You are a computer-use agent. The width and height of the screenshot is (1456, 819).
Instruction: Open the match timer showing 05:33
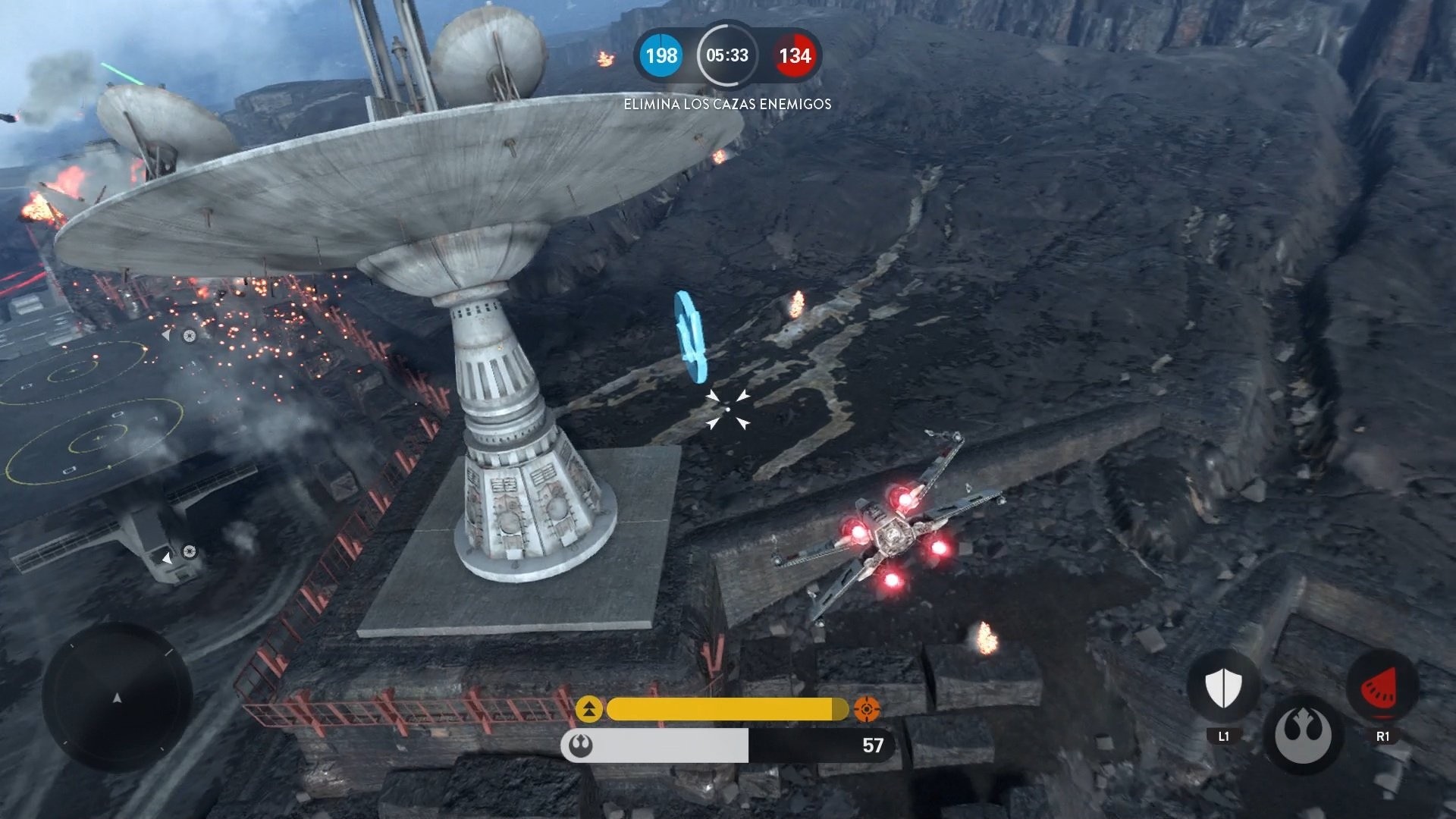point(727,55)
